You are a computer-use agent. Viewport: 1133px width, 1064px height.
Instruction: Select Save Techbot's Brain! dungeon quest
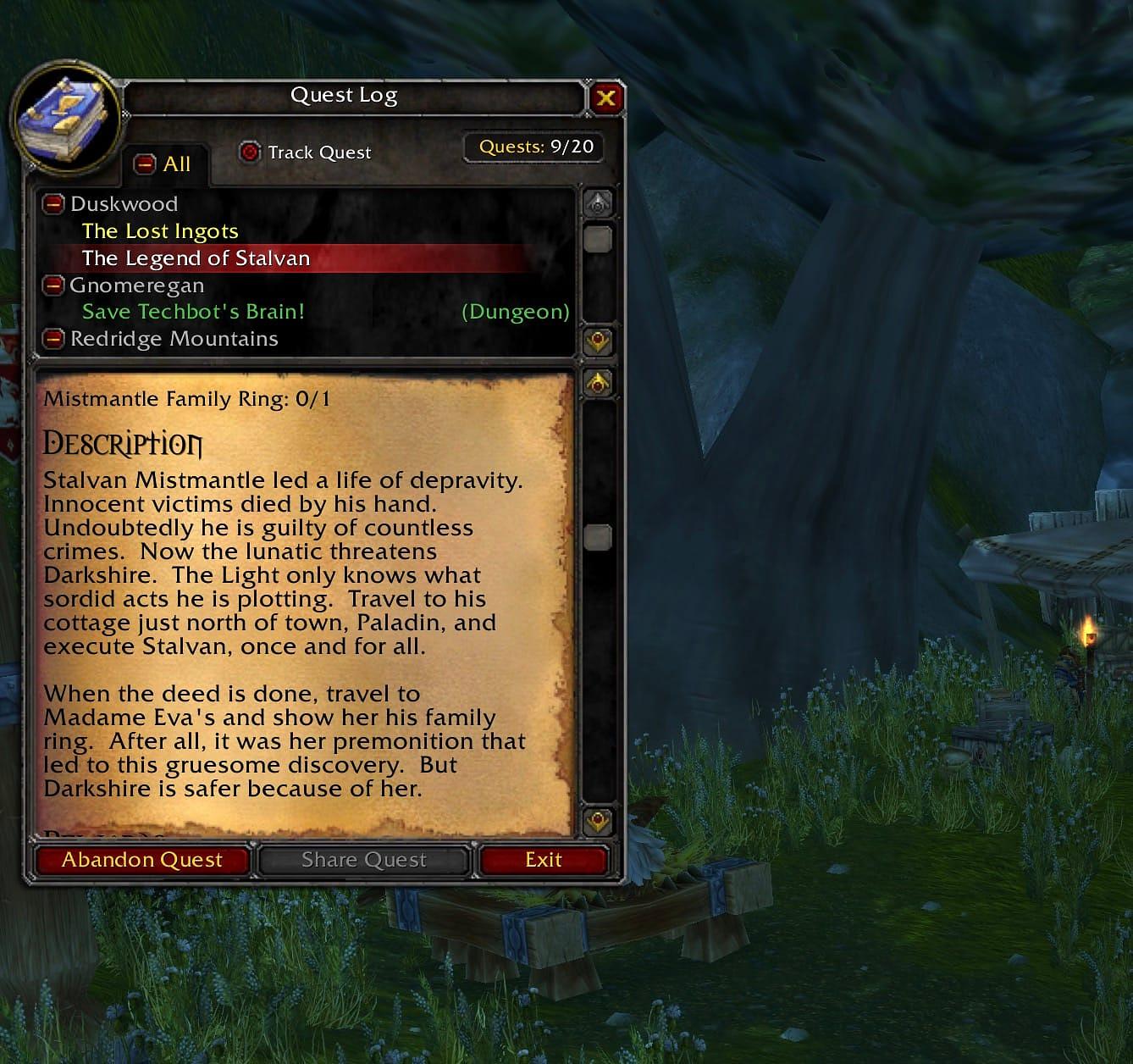[x=193, y=312]
